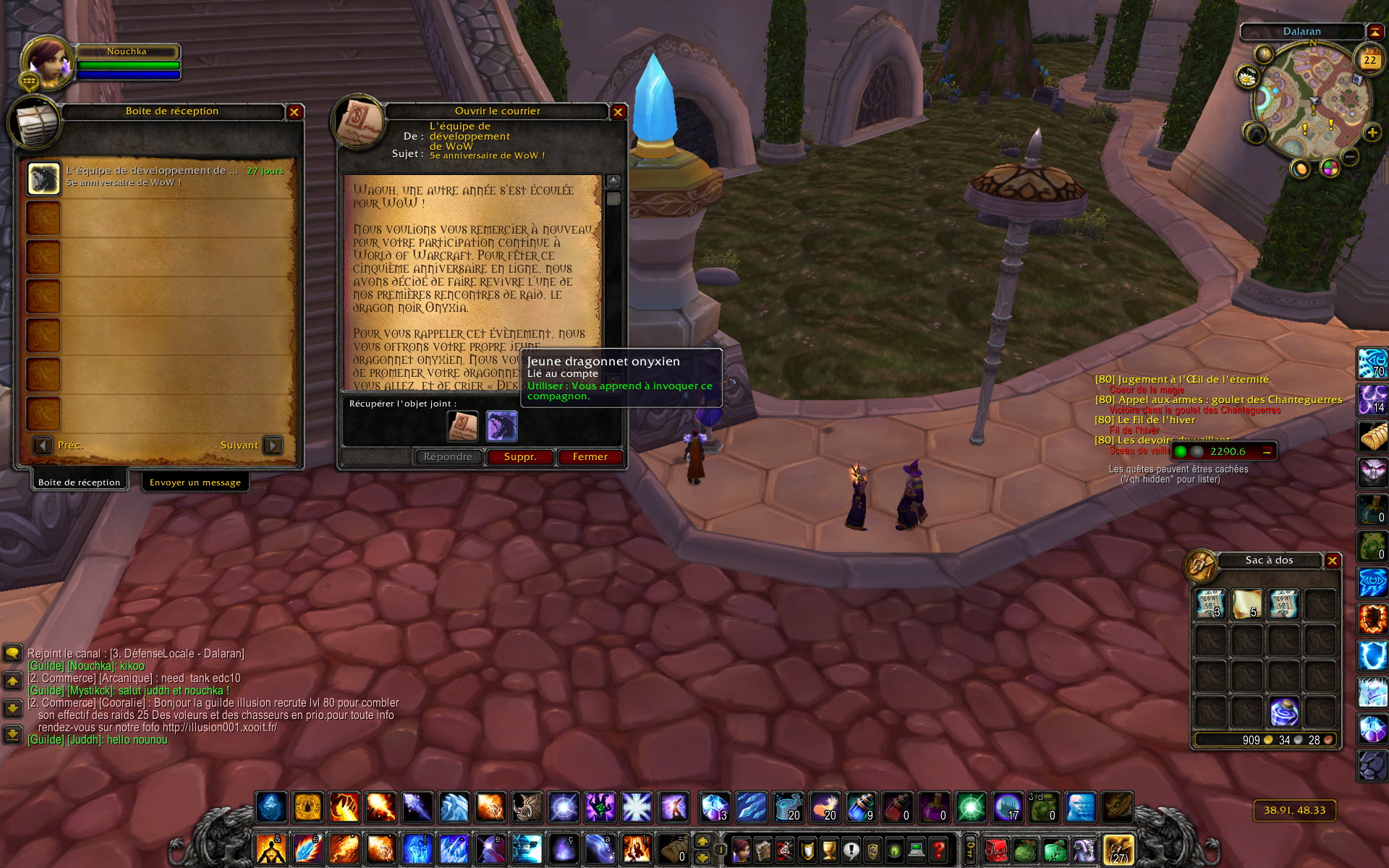Zoom out the minimap with minus button
This screenshot has width=1389, height=868.
pyautogui.click(x=1350, y=156)
